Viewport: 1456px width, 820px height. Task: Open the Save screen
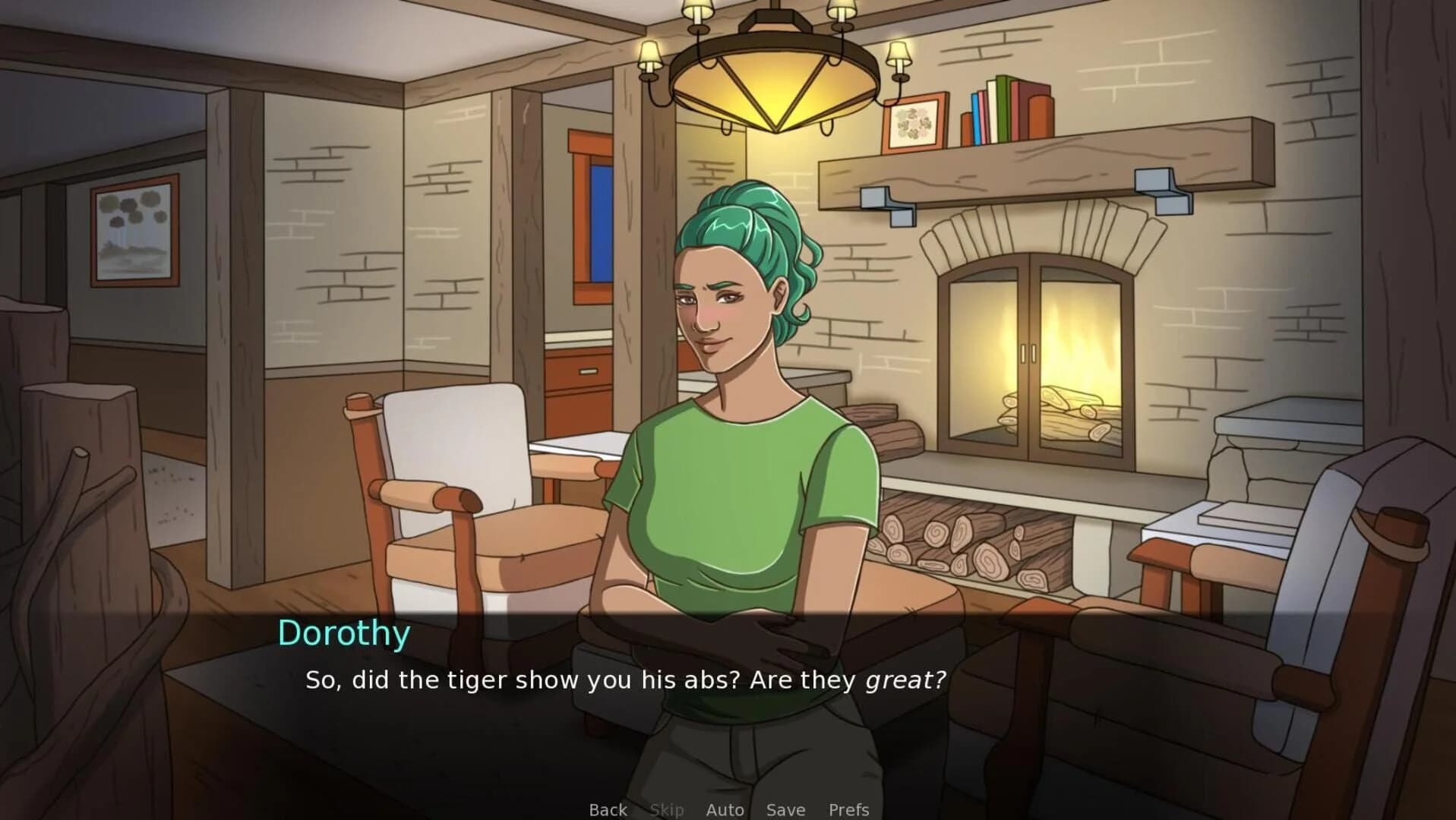tap(785, 809)
